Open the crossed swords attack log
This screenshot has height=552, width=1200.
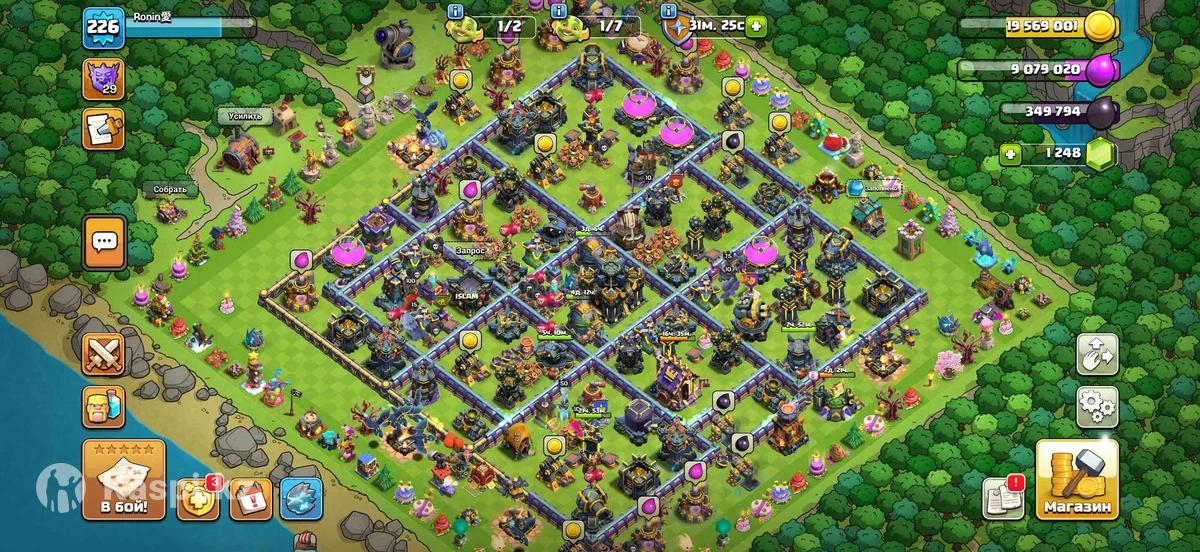coord(104,356)
